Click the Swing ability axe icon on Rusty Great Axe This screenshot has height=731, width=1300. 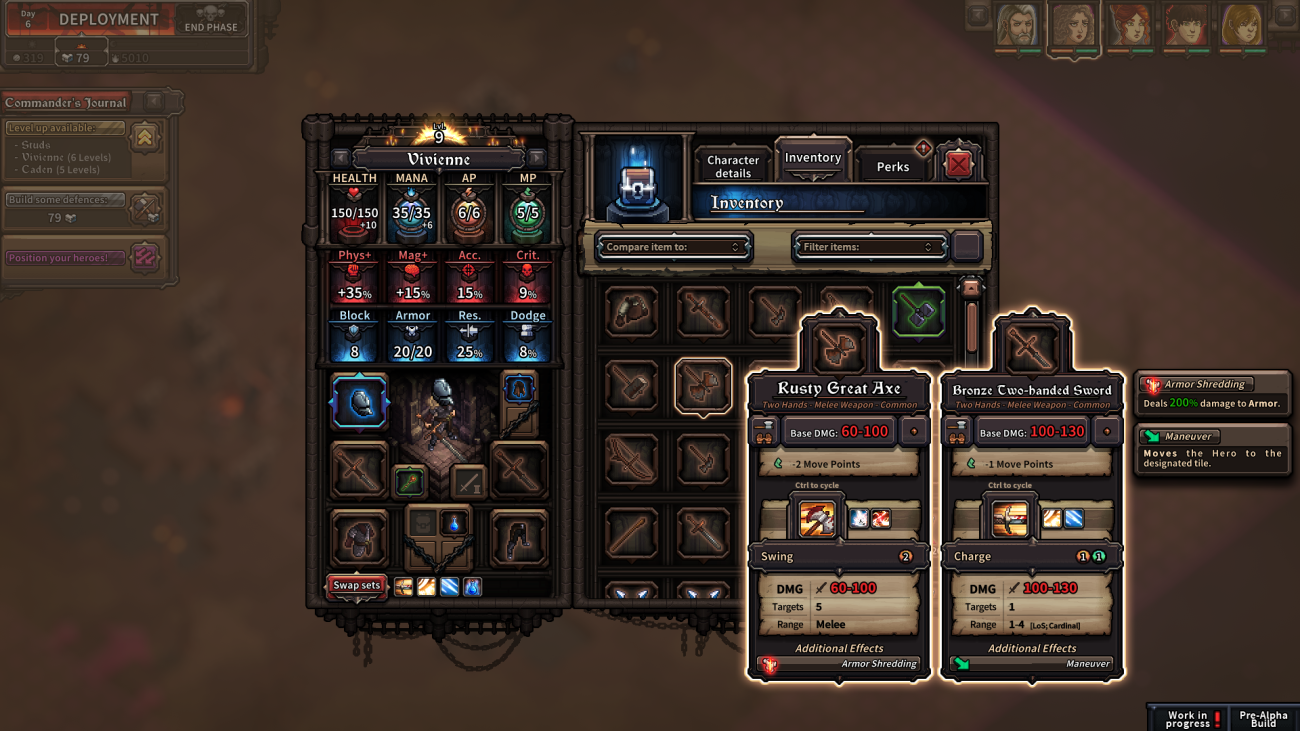click(x=817, y=518)
